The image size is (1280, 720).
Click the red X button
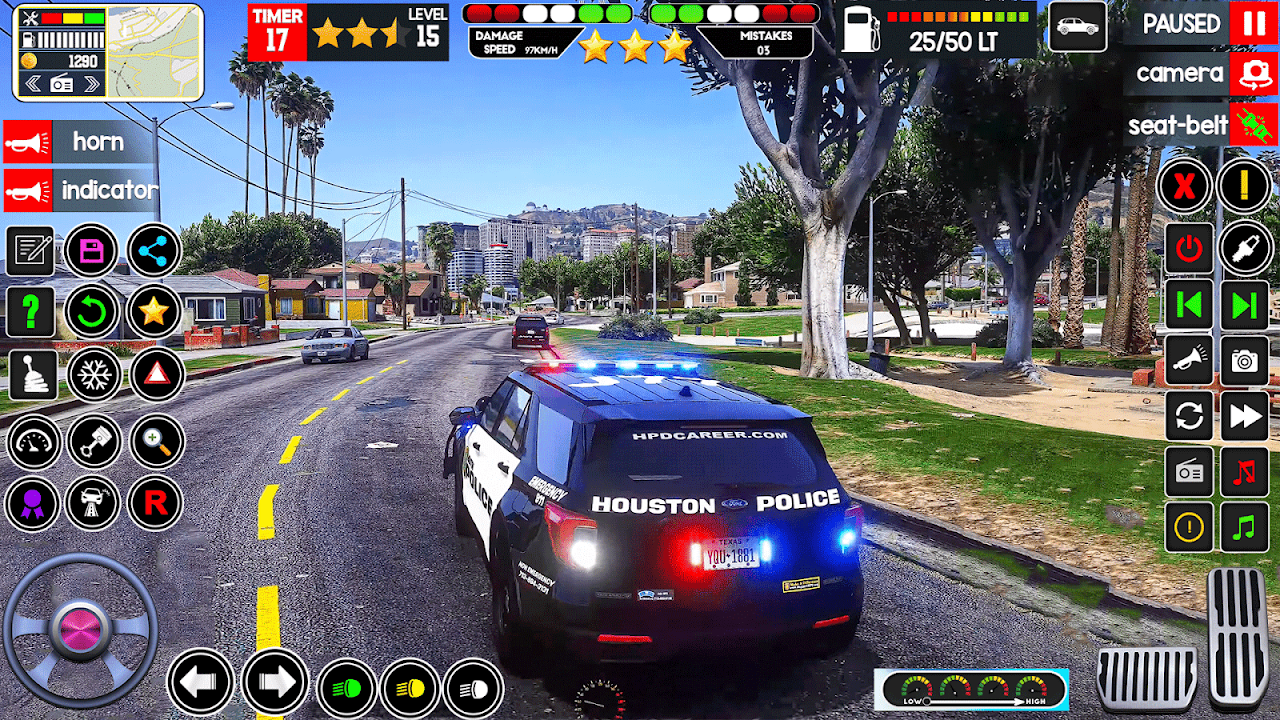1185,186
